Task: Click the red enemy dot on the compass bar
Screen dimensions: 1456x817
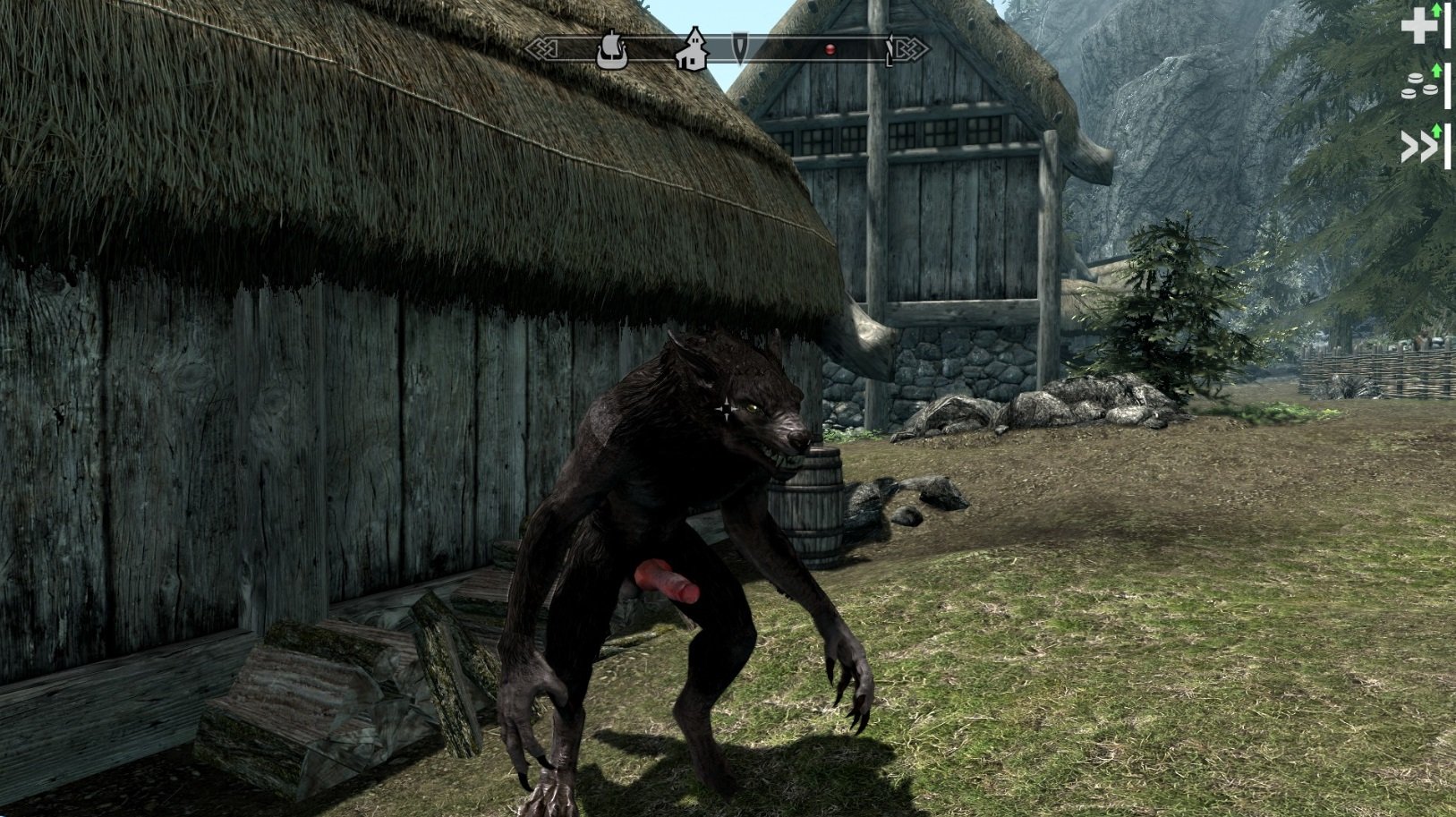Action: tap(830, 47)
